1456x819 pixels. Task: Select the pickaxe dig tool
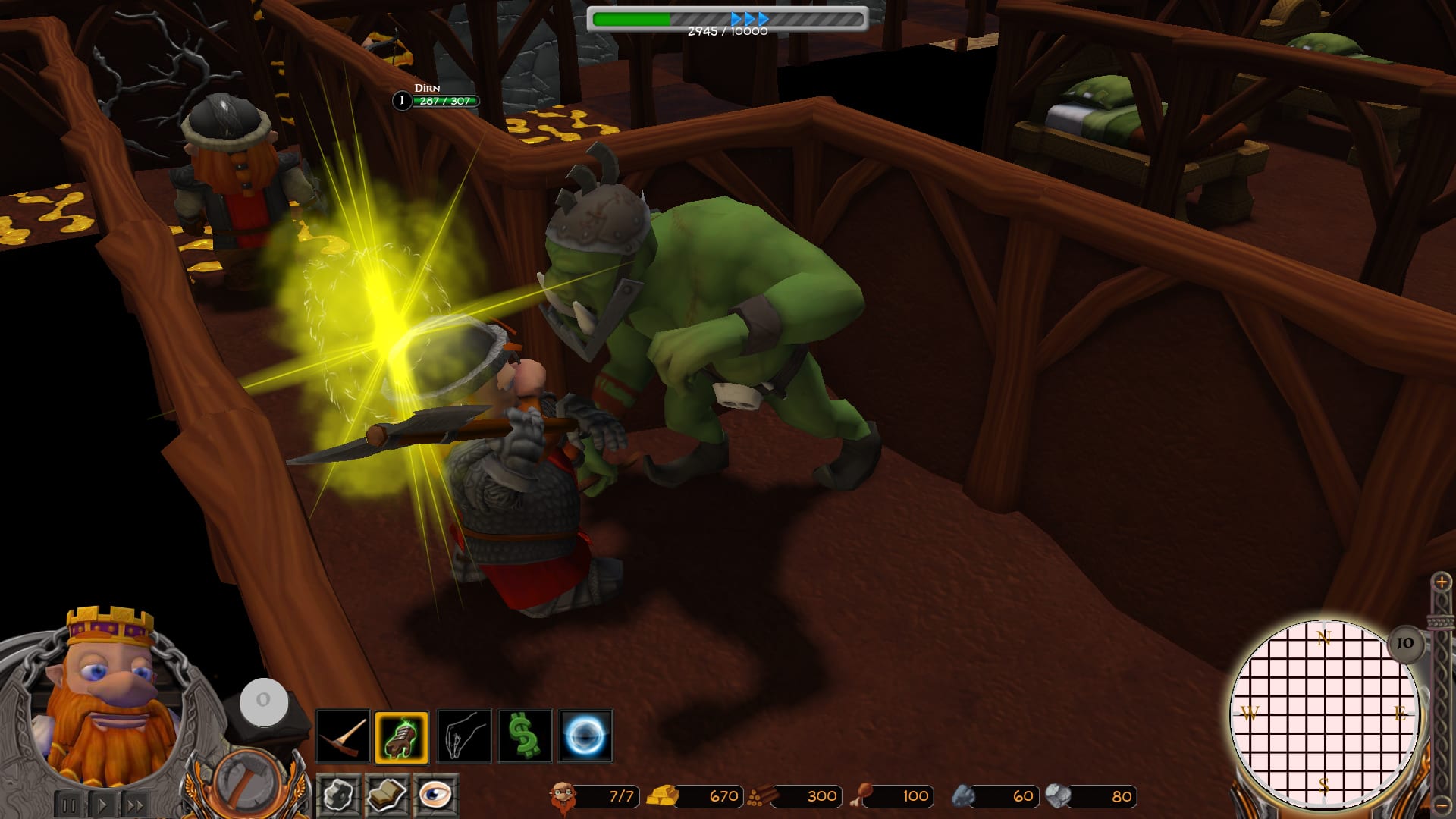(342, 736)
